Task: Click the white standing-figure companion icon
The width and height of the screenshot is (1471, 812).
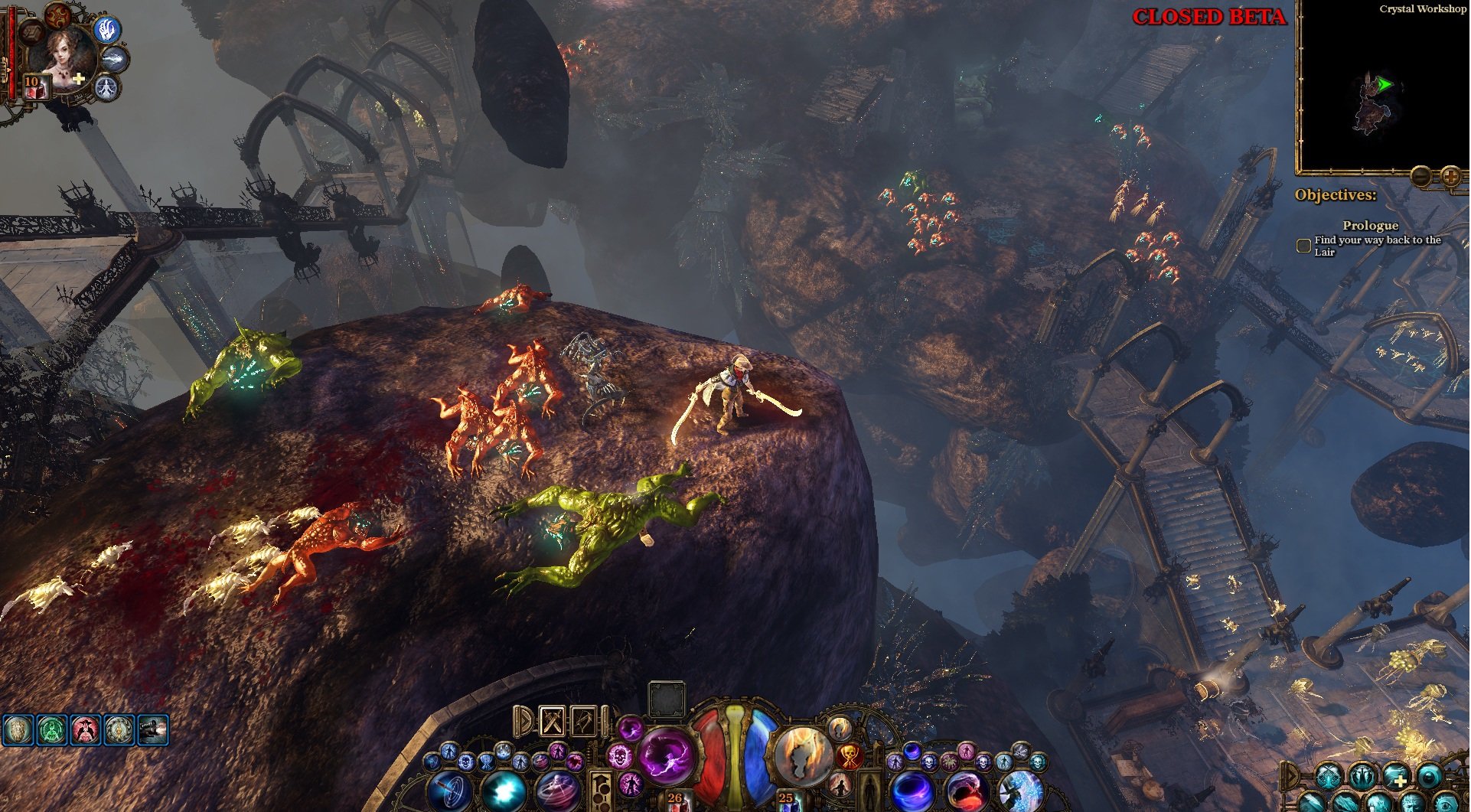Action: tap(107, 87)
